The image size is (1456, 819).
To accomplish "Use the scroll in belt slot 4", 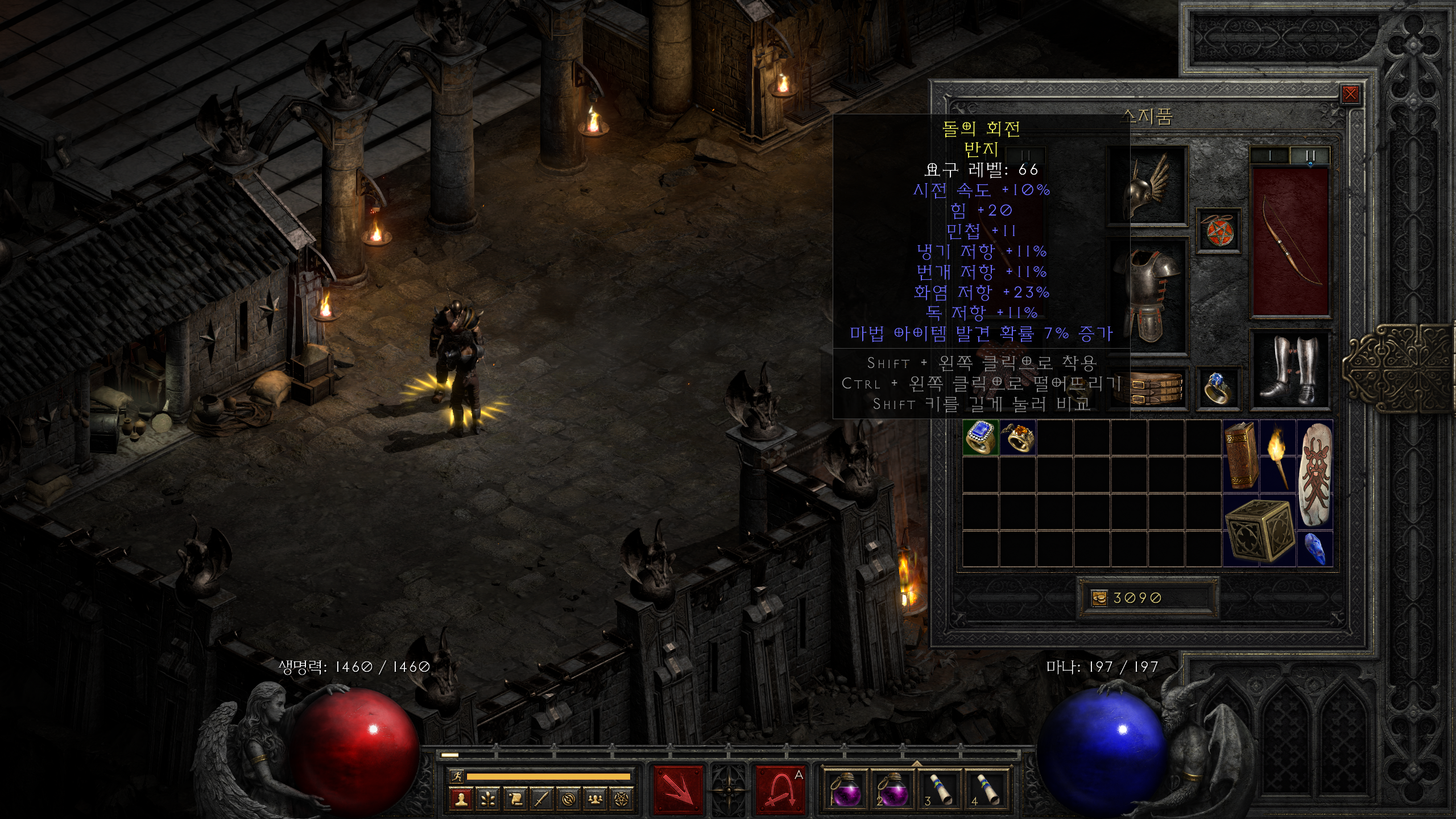I will click(x=986, y=789).
